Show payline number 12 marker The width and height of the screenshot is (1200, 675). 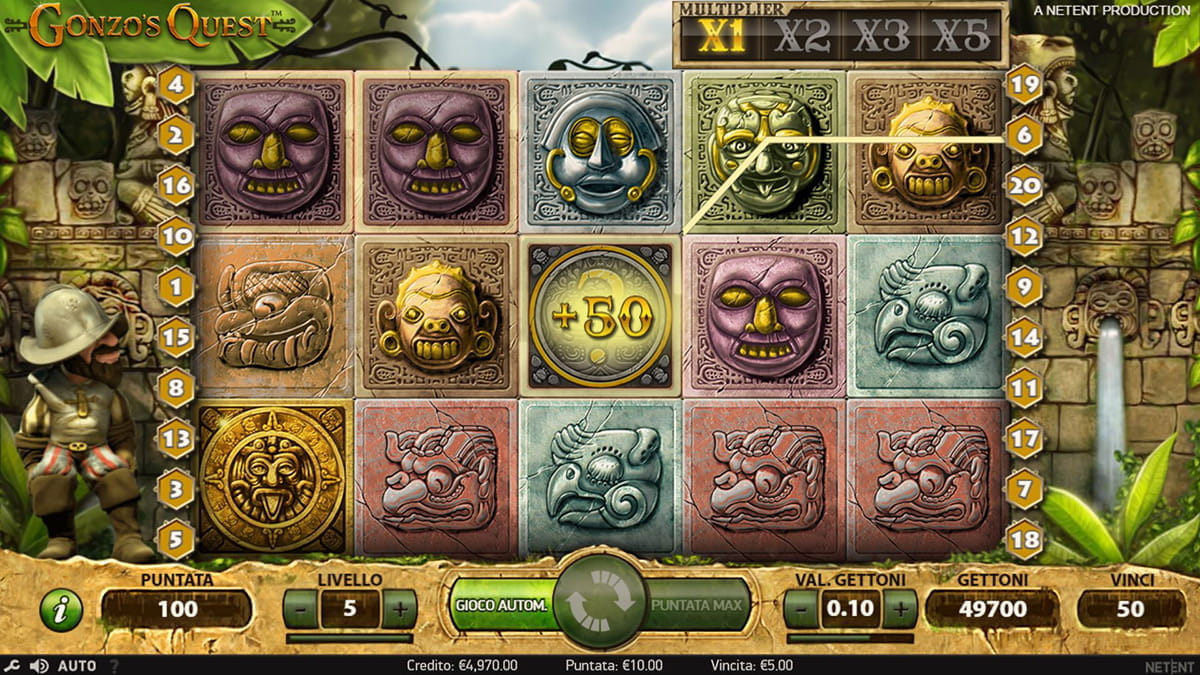[1024, 237]
